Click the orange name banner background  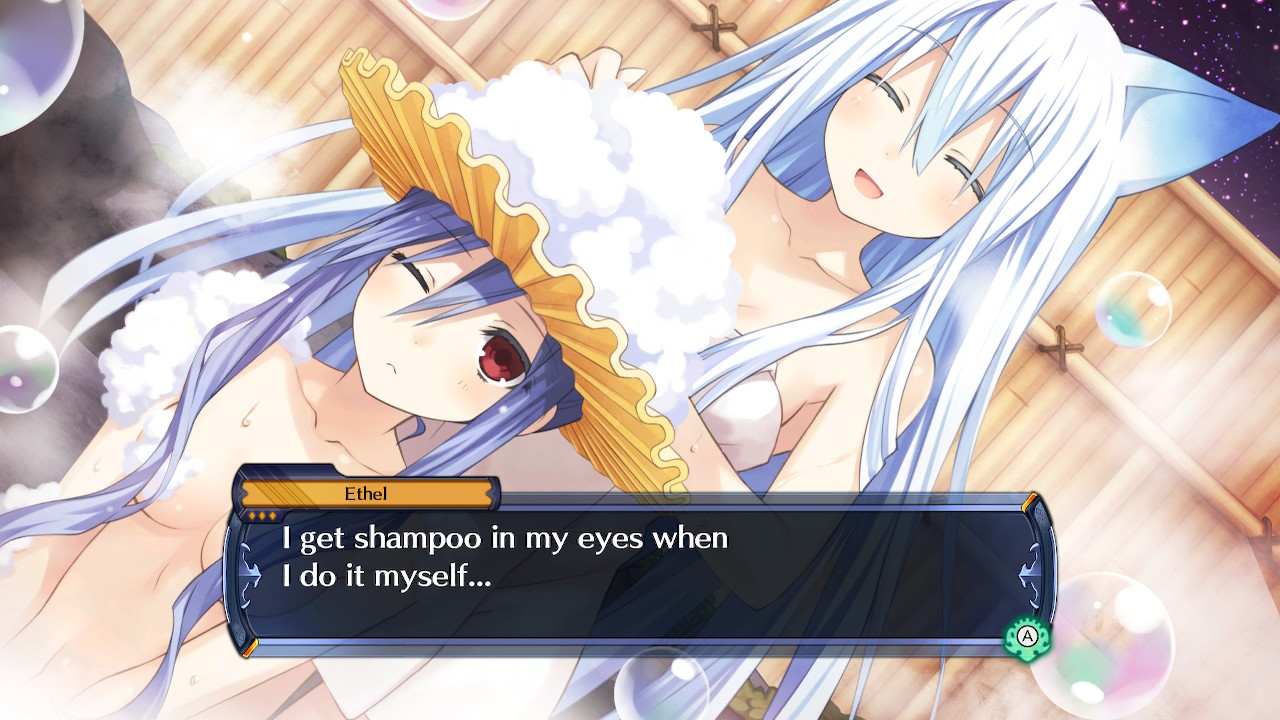367,493
